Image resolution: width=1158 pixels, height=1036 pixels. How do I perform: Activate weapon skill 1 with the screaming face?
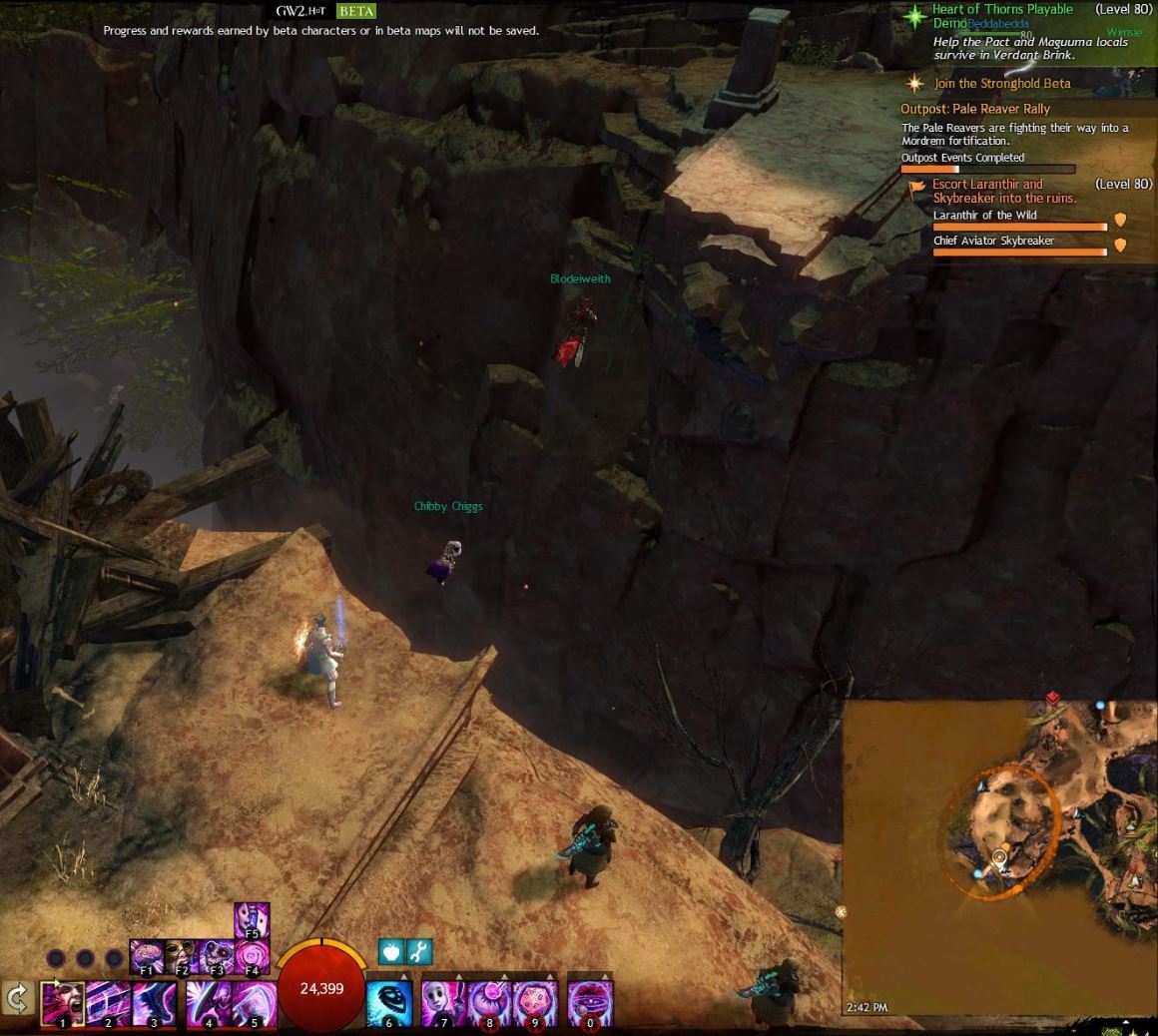62,1003
